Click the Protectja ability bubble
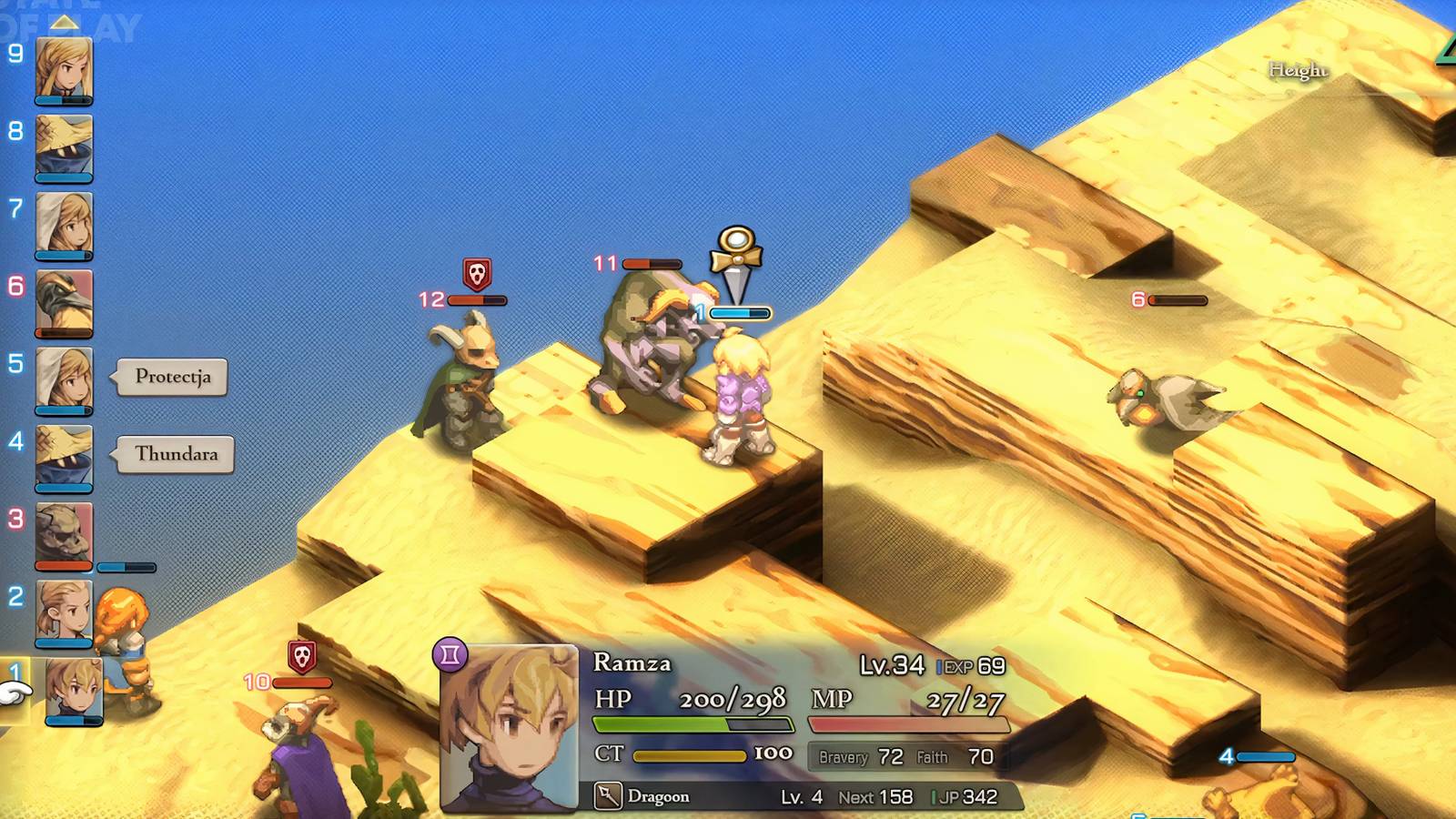The image size is (1456, 819). pyautogui.click(x=175, y=375)
